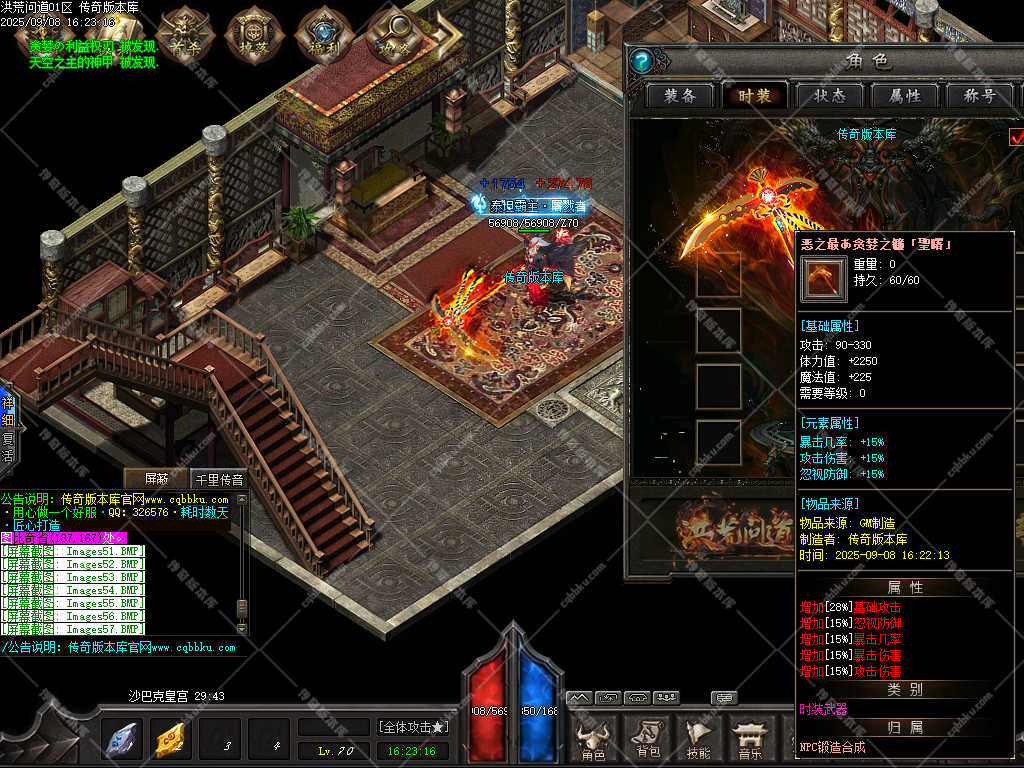Toggle the 音乐 music button
The height and width of the screenshot is (768, 1024).
tap(749, 741)
